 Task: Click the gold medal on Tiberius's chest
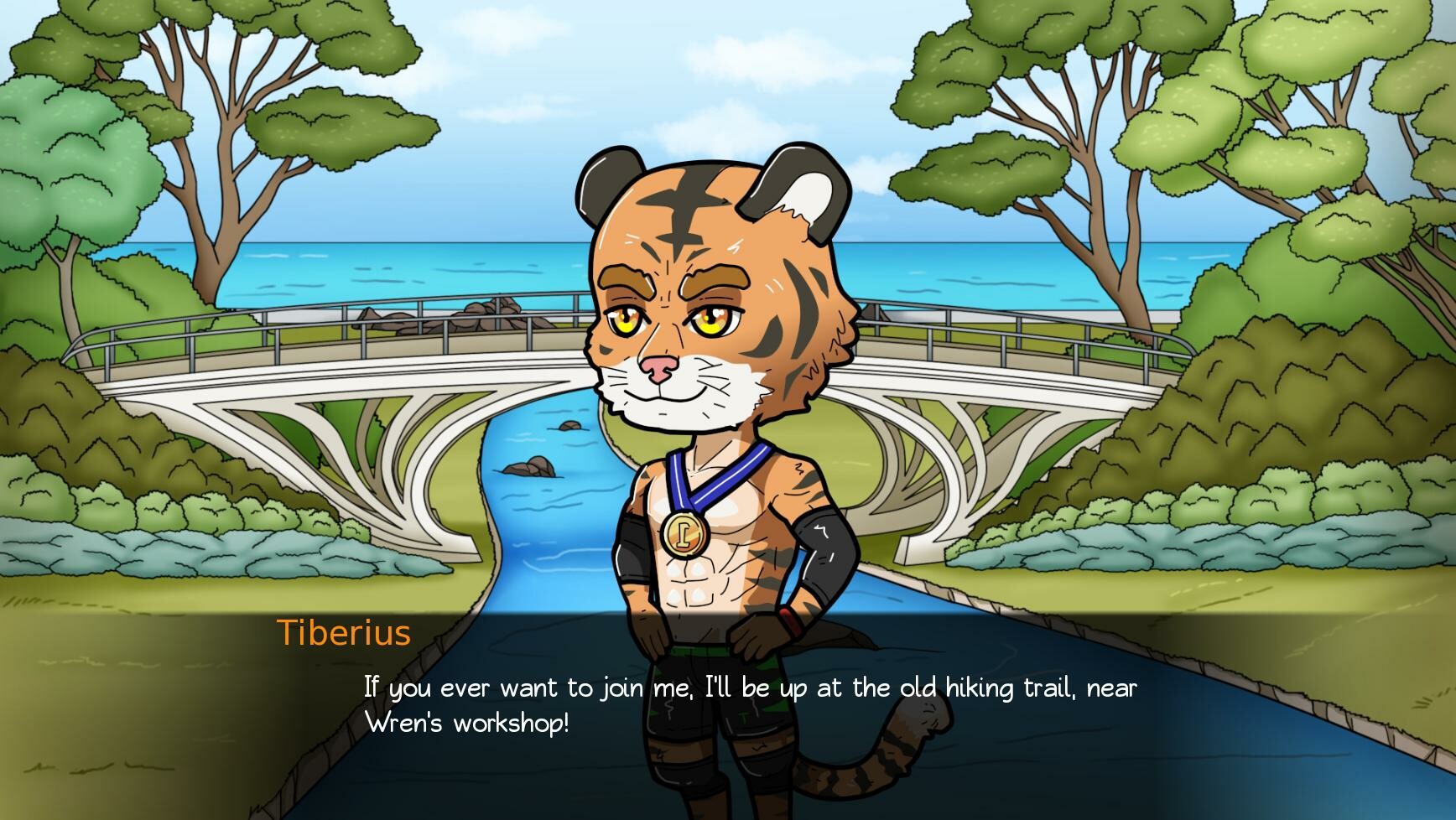(x=686, y=537)
